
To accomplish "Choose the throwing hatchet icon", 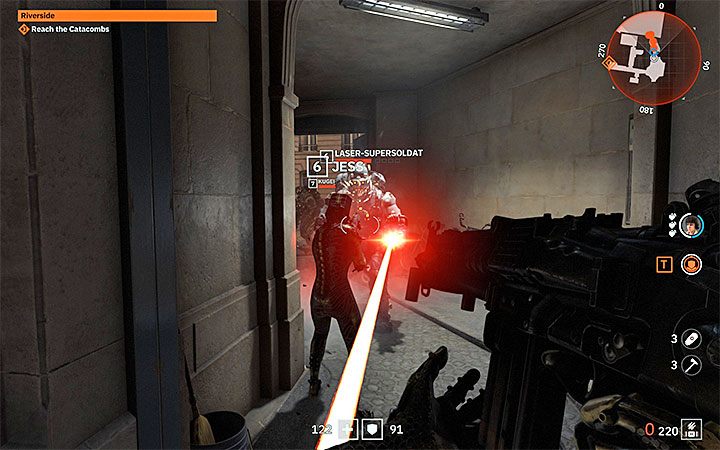I will 691,365.
